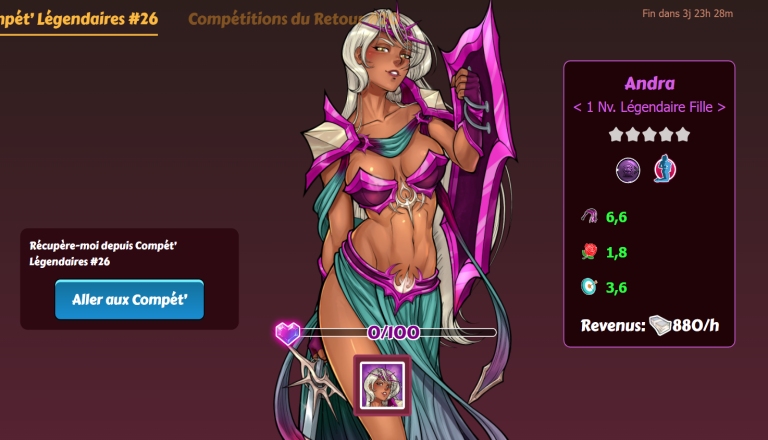Click the dark purple orb element icon
Viewport: 768px width, 440px height.
(x=628, y=170)
